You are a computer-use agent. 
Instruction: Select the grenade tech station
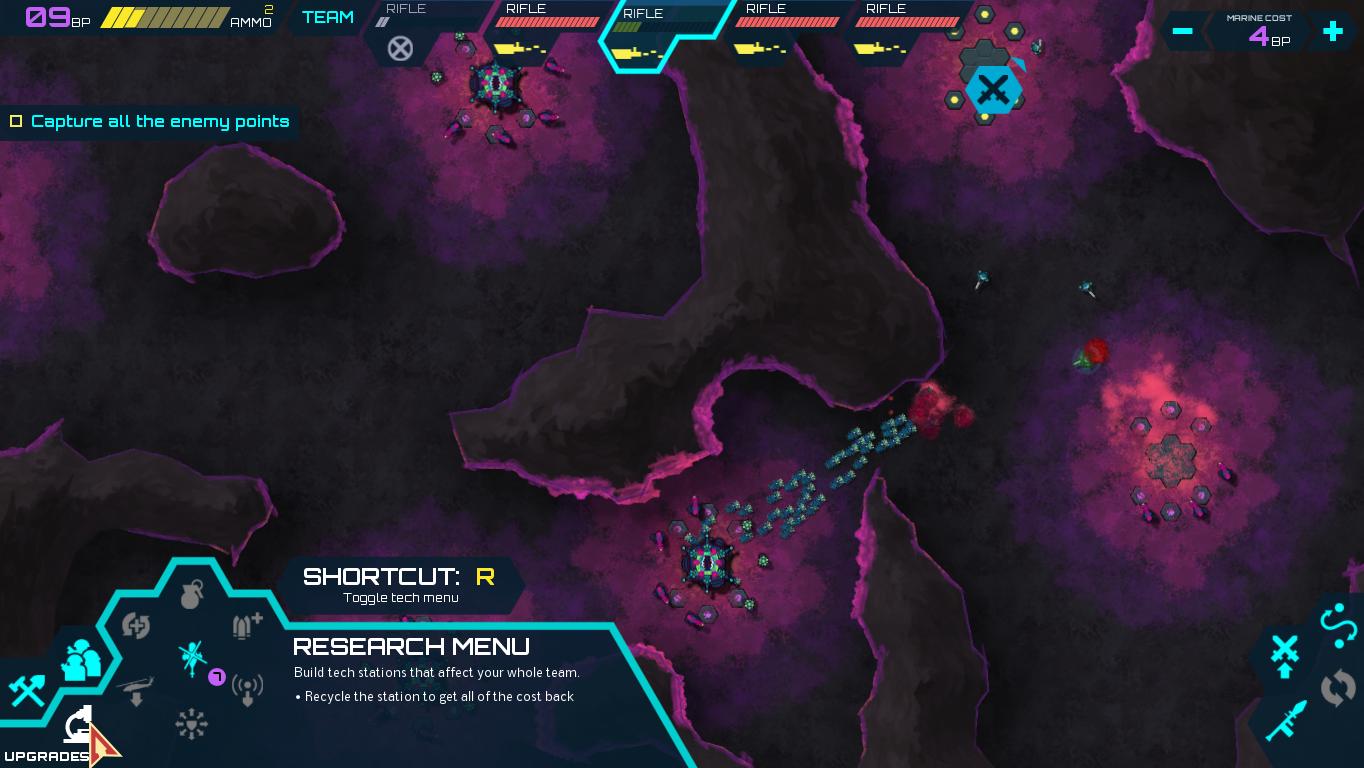pos(192,595)
